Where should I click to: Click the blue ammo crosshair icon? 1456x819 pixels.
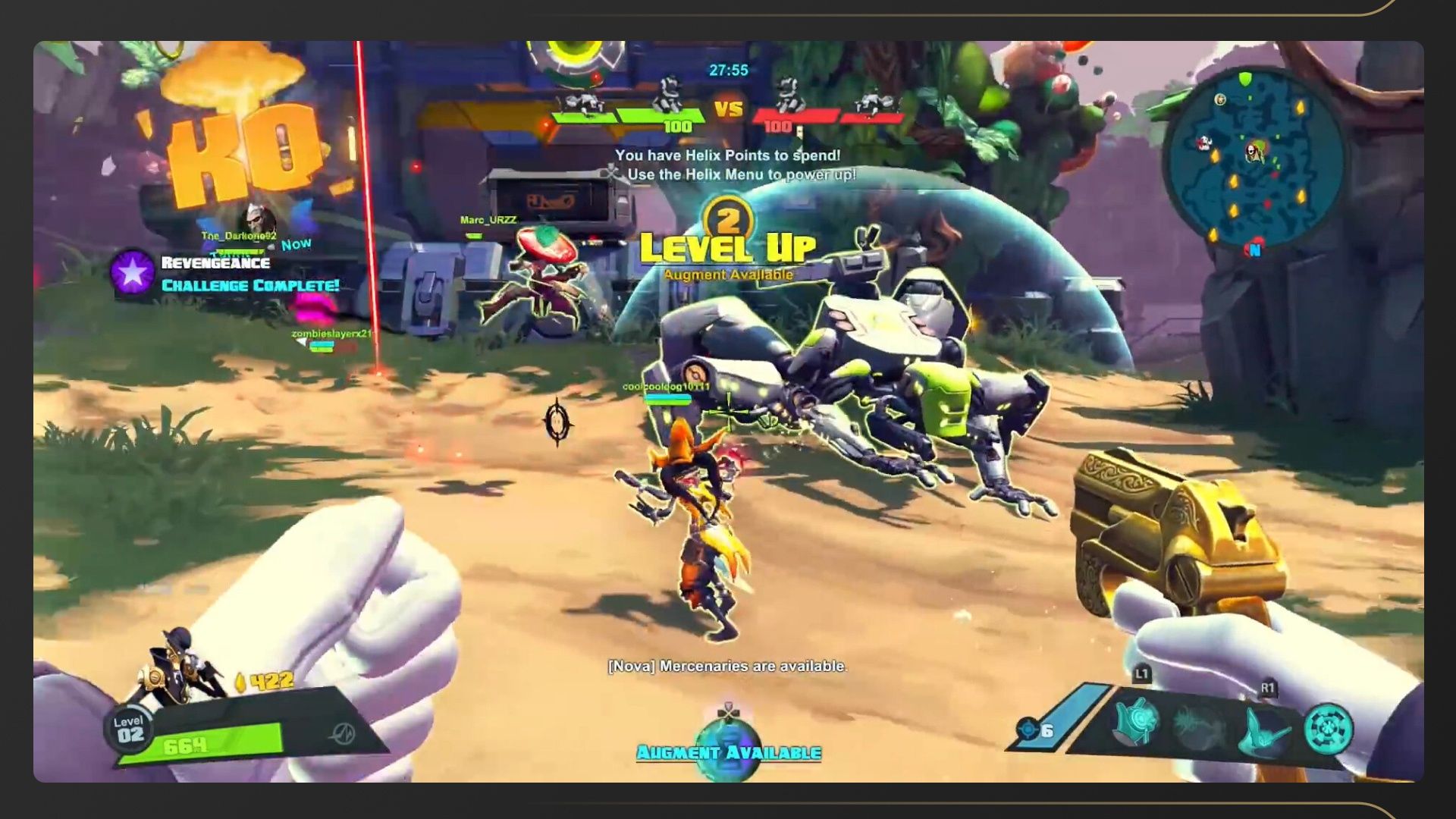(1028, 730)
